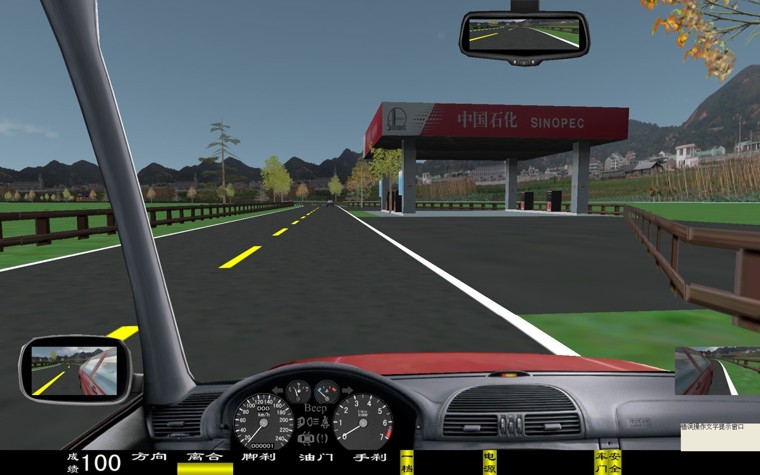The width and height of the screenshot is (760, 475).
Task: Toggle the 手刹 handbrake label
Action: tap(369, 457)
